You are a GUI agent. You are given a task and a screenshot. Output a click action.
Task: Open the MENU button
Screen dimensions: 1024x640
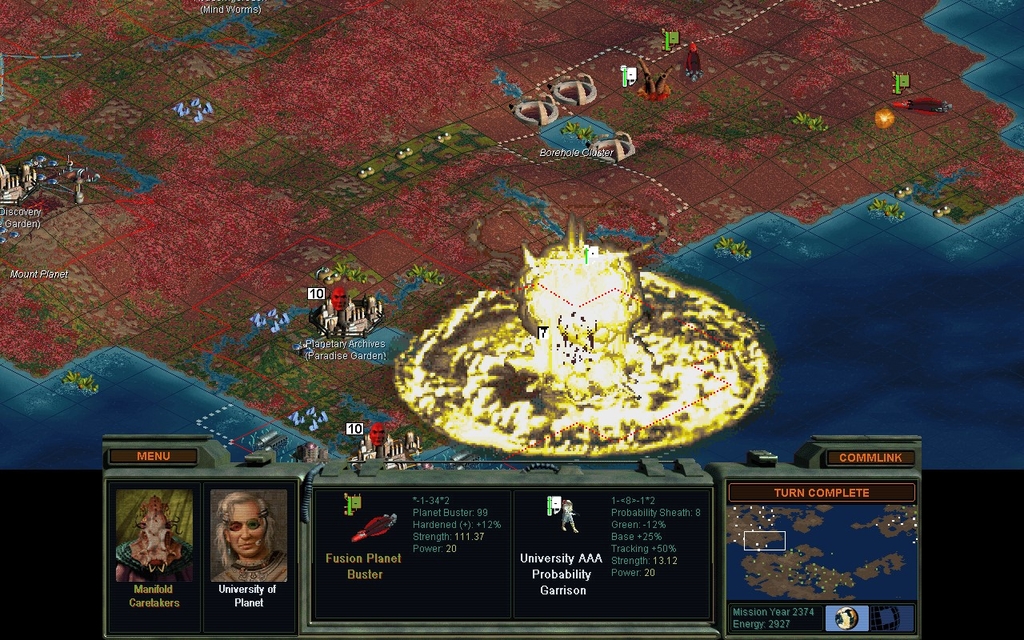pyautogui.click(x=153, y=457)
